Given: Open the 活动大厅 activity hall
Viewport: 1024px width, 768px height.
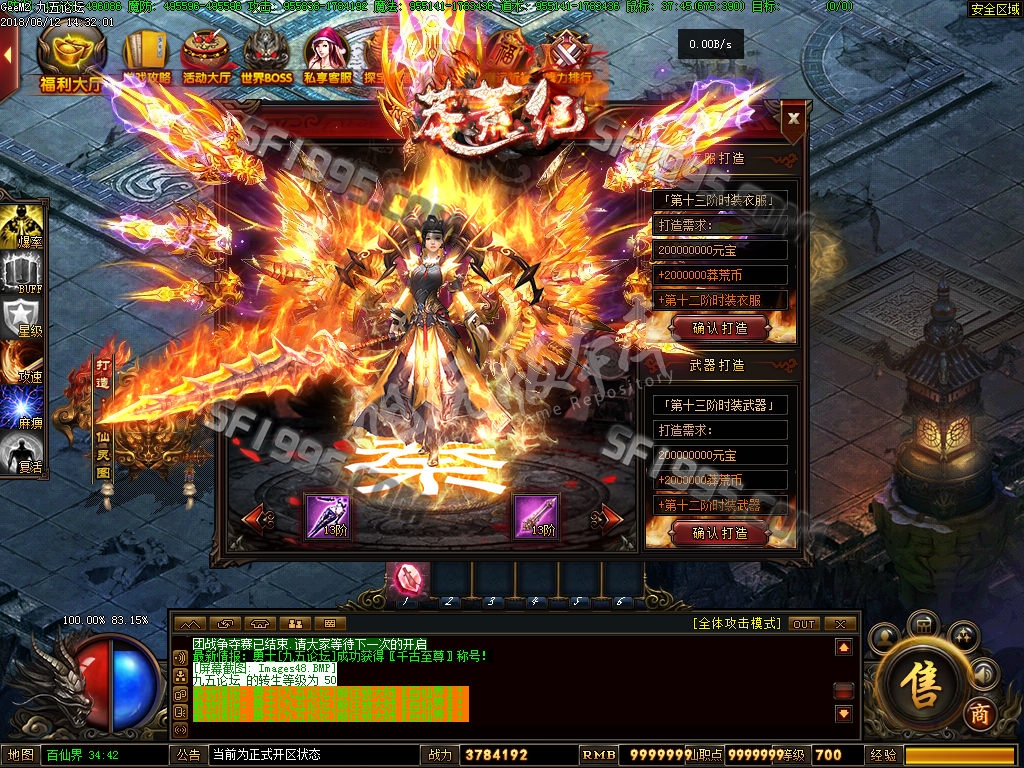Looking at the screenshot, I should point(205,58).
